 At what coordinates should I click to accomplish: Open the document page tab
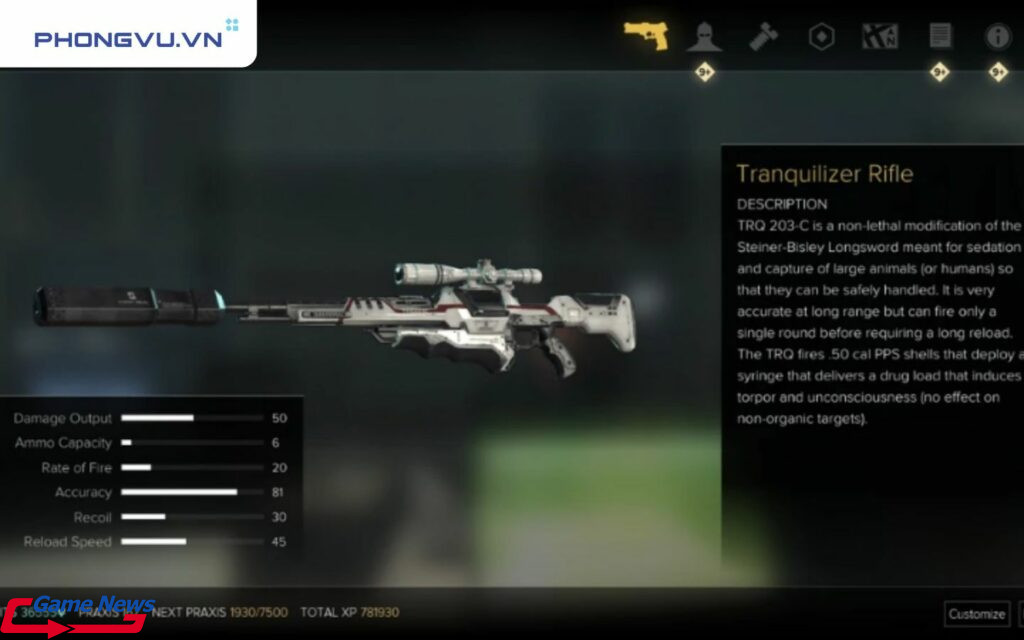[940, 37]
